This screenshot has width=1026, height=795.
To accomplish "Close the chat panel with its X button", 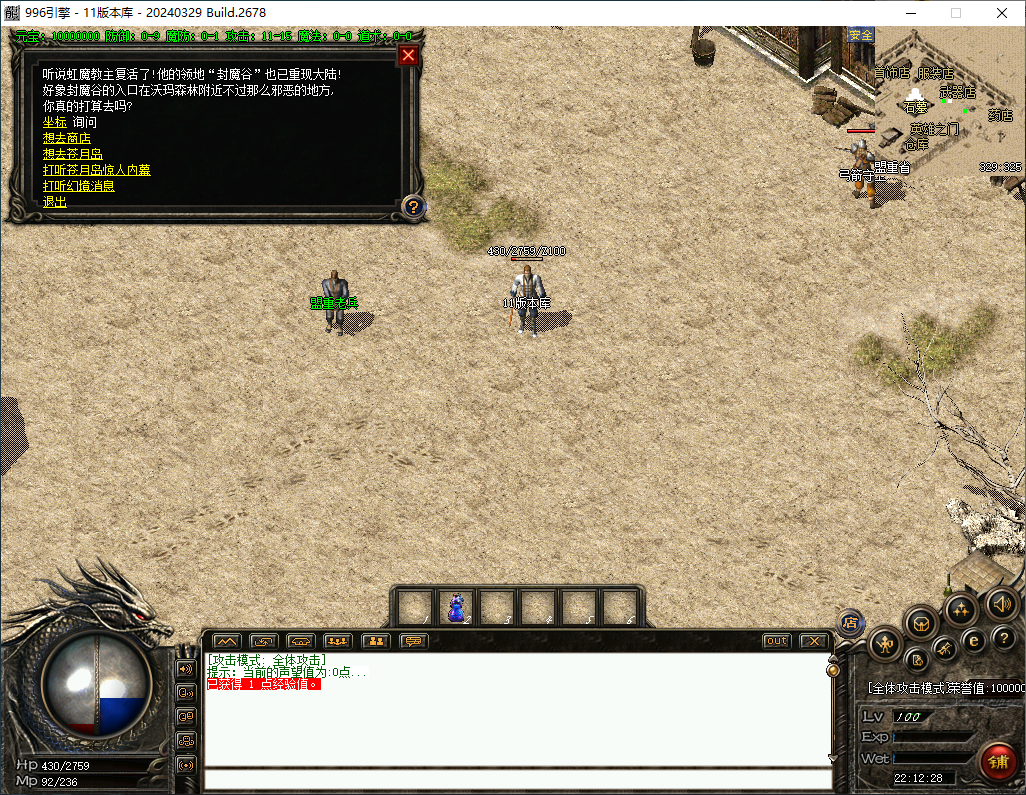I will pyautogui.click(x=815, y=641).
